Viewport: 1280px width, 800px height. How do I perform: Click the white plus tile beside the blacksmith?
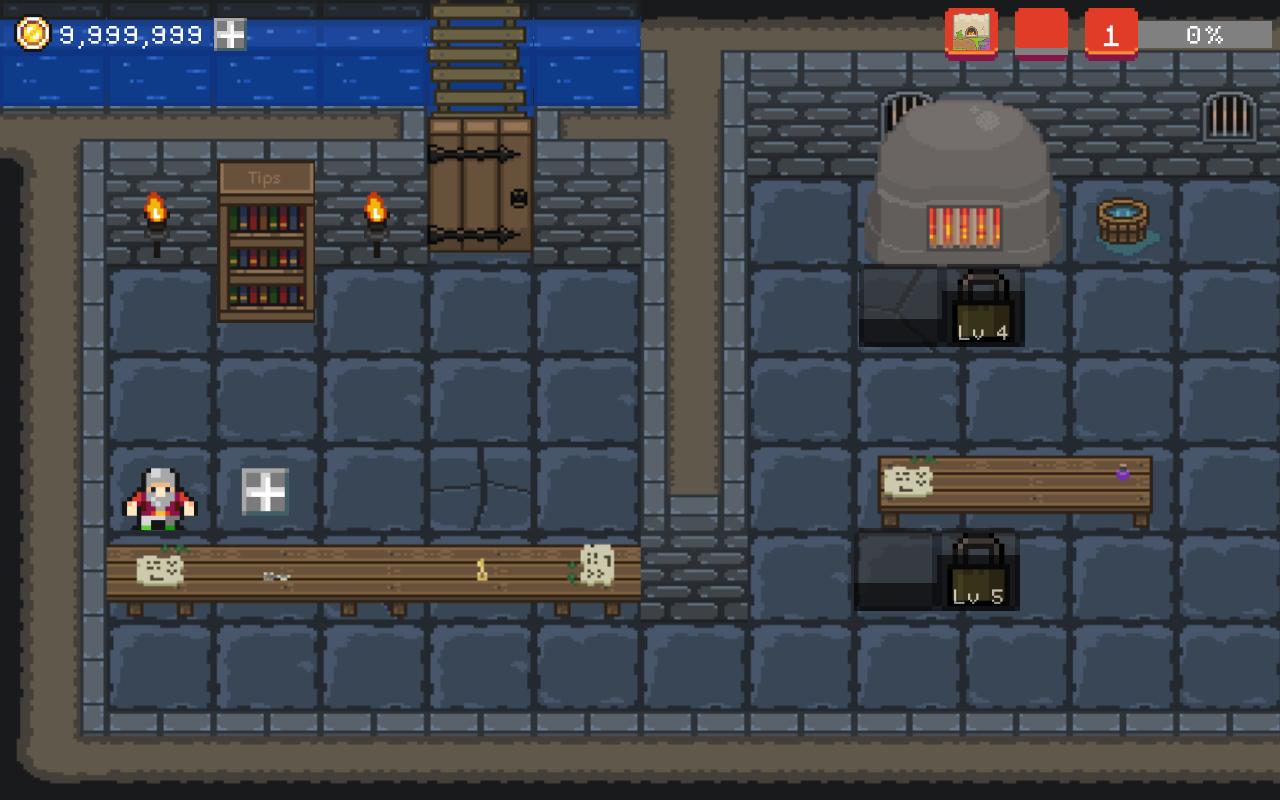[x=265, y=492]
